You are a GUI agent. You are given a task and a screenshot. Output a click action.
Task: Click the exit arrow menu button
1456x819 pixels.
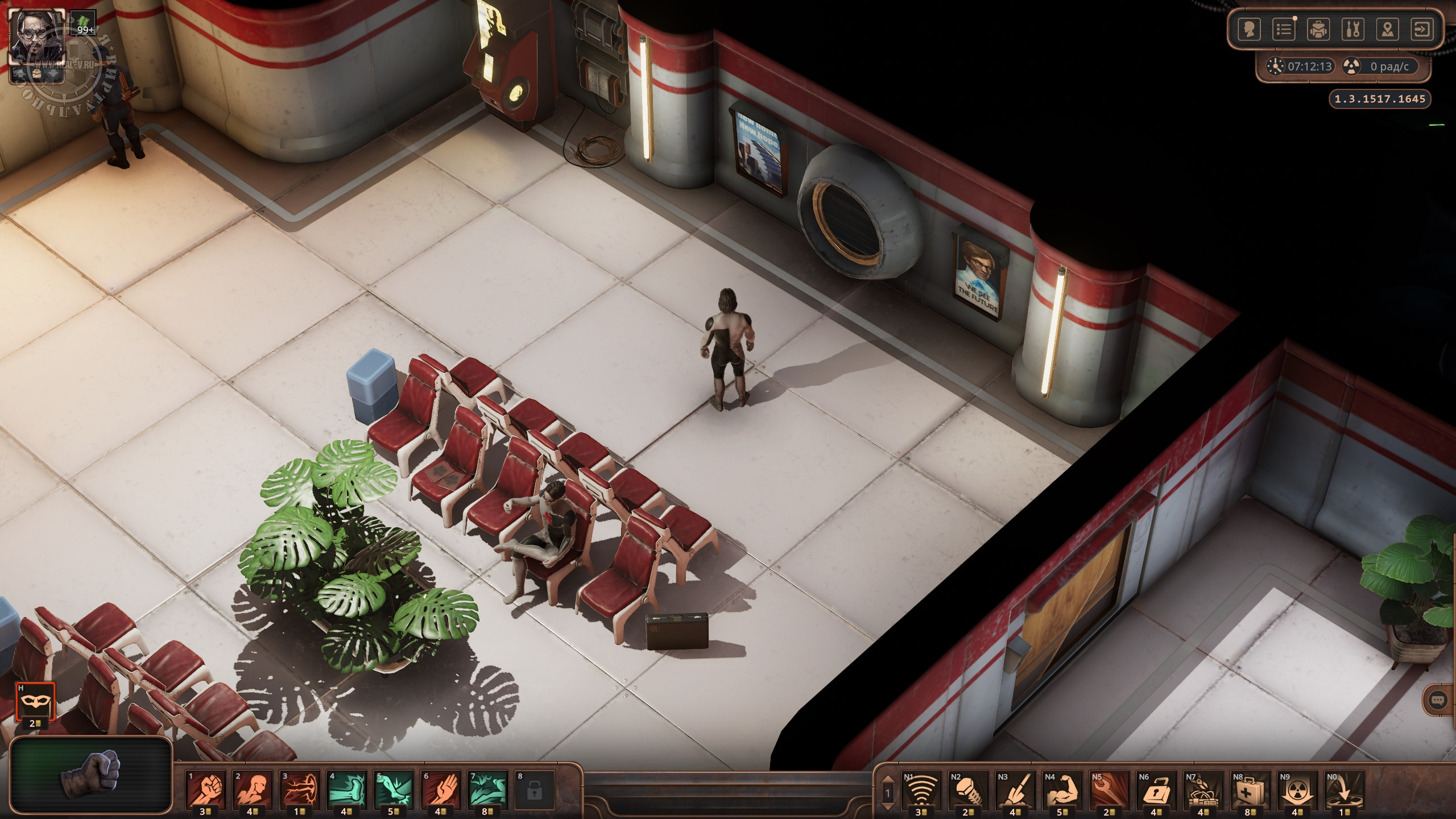click(1422, 30)
